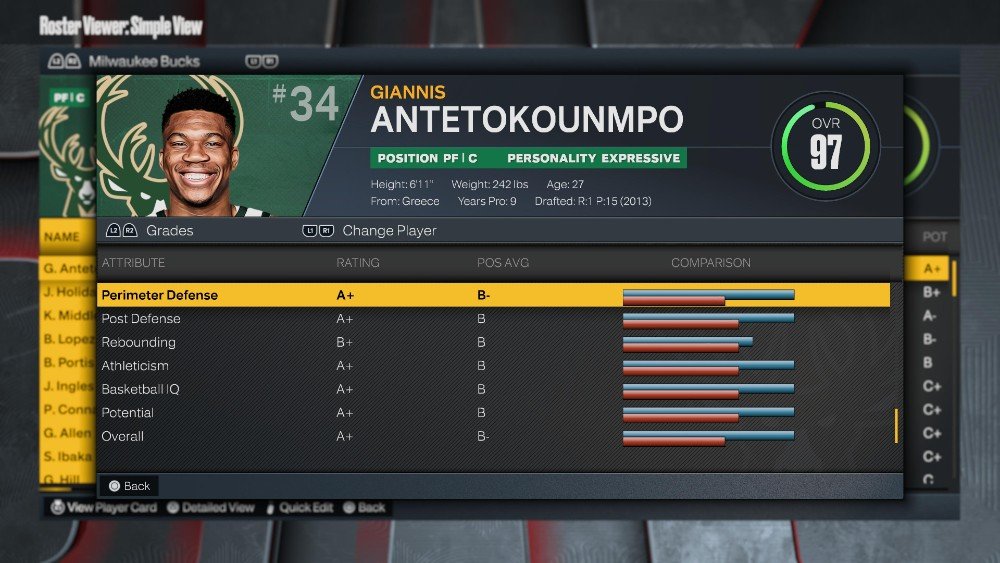Screen dimensions: 1000x563
Task: Select B. Lopez in the roster list
Action: (67, 339)
